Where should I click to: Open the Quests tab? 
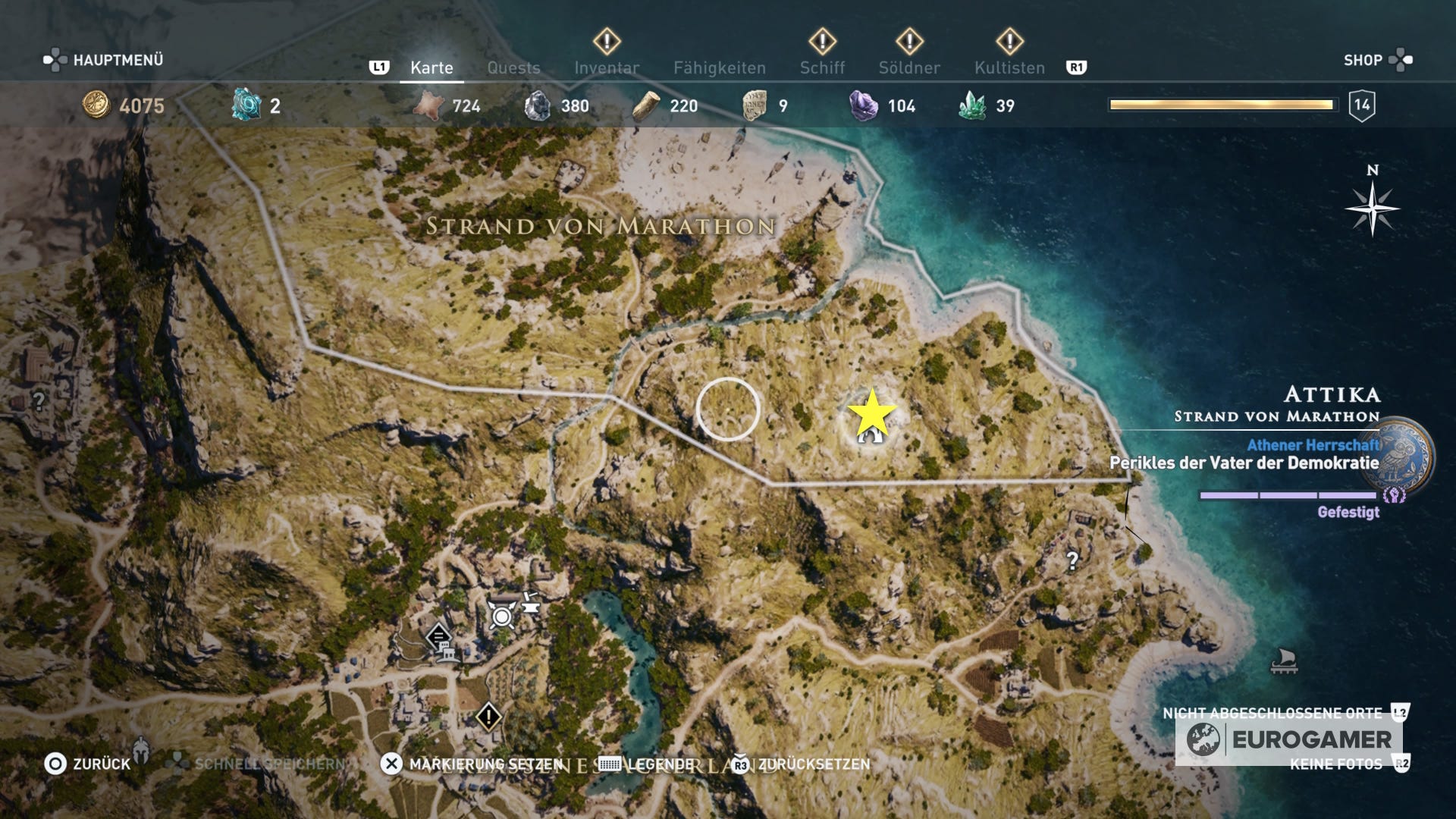coord(514,67)
